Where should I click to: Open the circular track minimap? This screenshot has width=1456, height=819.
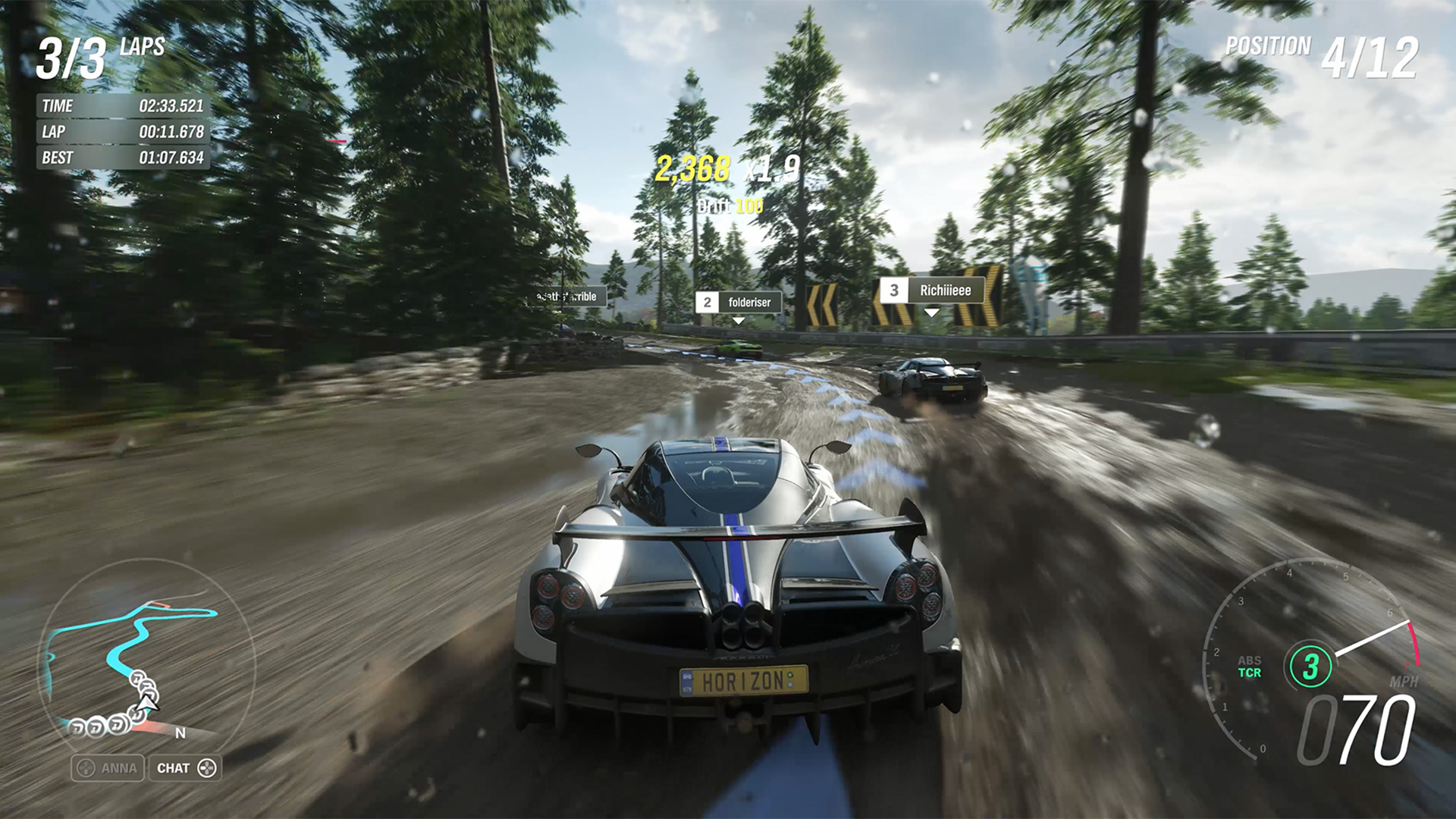pos(144,658)
